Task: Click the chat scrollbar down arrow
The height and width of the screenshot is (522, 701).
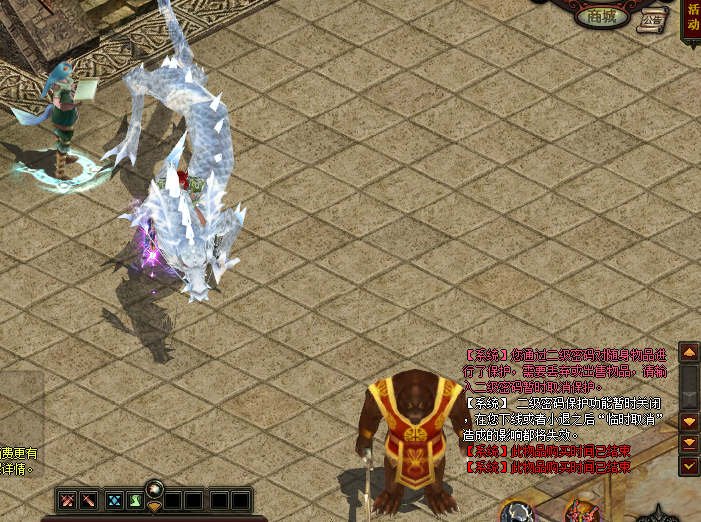Action: pyautogui.click(x=689, y=421)
